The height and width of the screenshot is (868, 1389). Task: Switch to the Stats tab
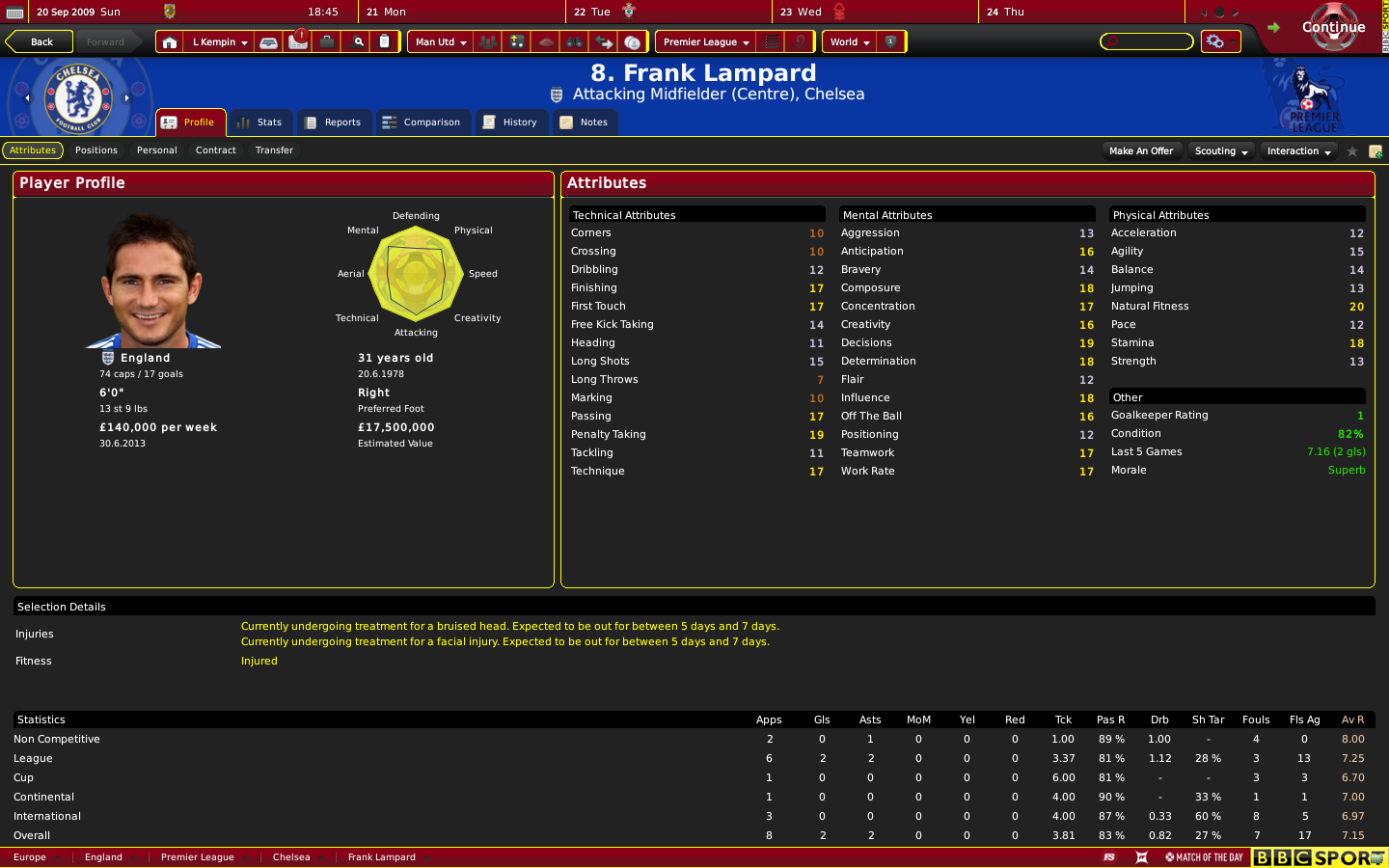click(260, 122)
